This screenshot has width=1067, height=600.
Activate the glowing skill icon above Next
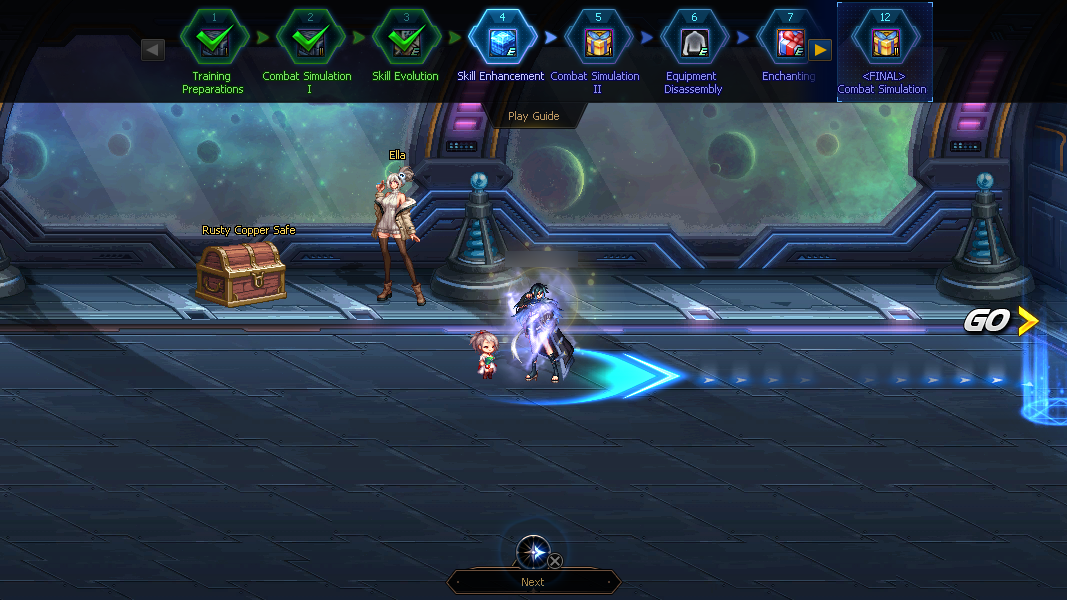(533, 552)
